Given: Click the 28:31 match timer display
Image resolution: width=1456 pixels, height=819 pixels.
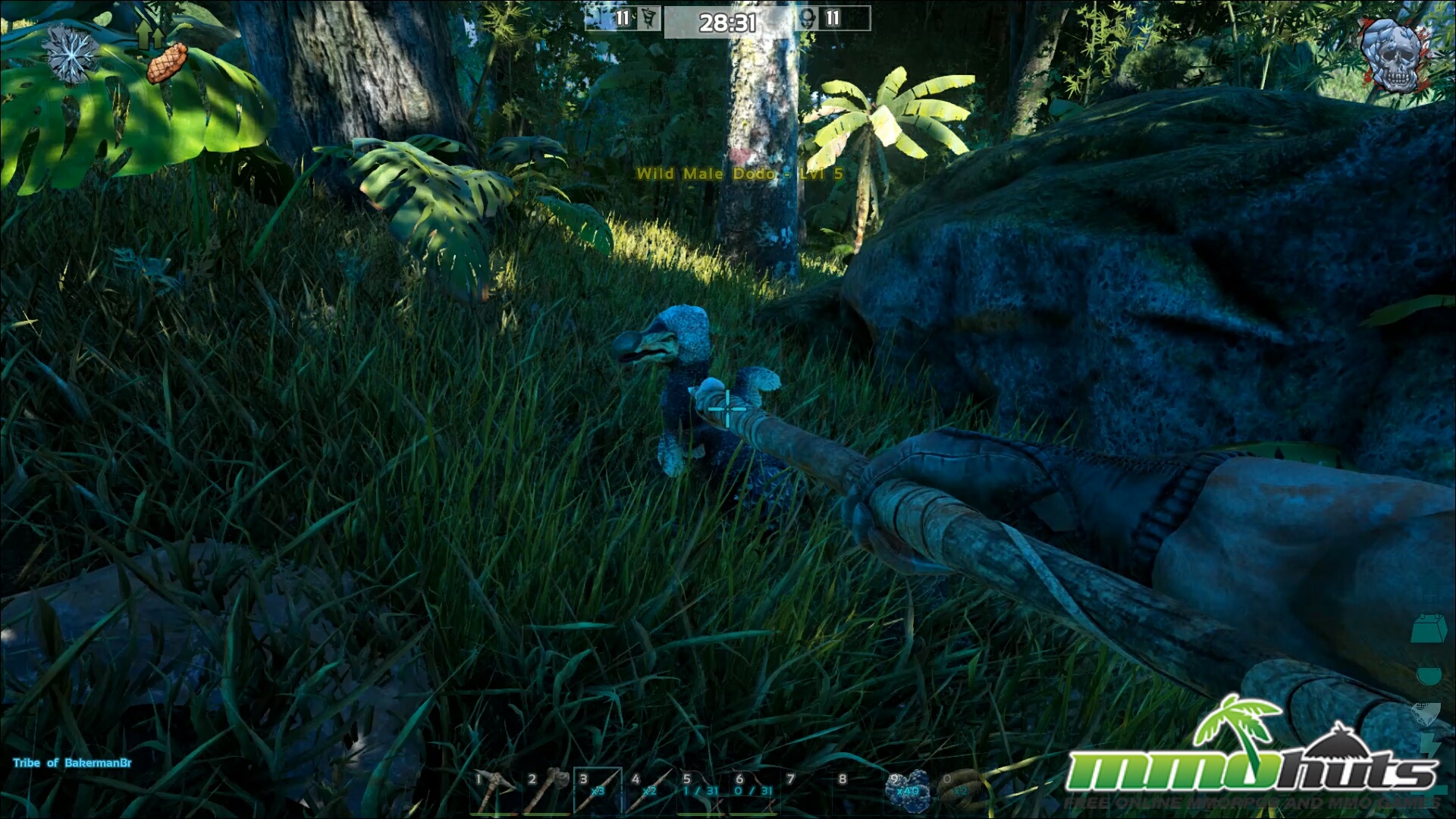Looking at the screenshot, I should (x=730, y=23).
